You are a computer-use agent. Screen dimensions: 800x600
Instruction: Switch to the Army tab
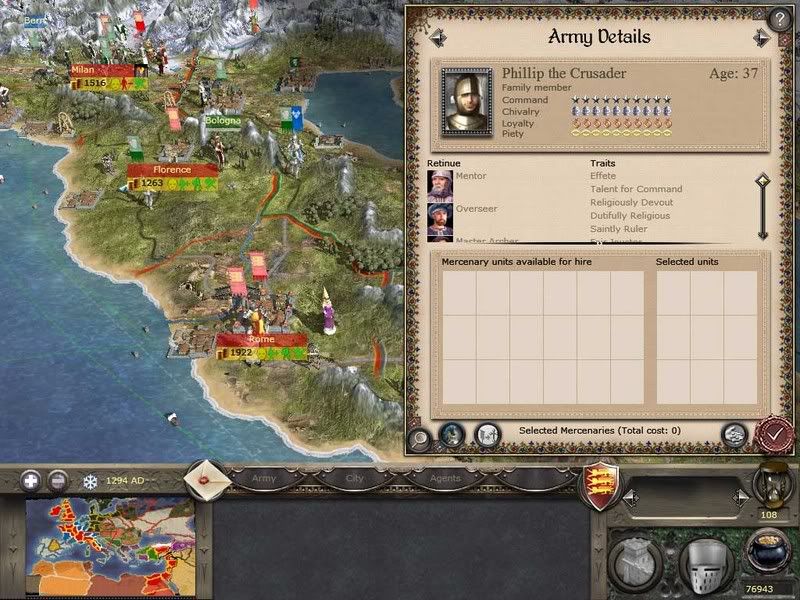tap(263, 479)
